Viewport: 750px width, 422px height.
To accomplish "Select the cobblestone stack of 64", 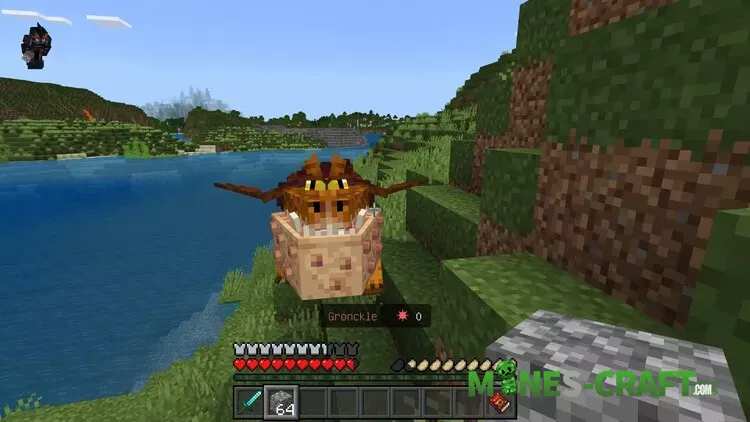I will [282, 402].
